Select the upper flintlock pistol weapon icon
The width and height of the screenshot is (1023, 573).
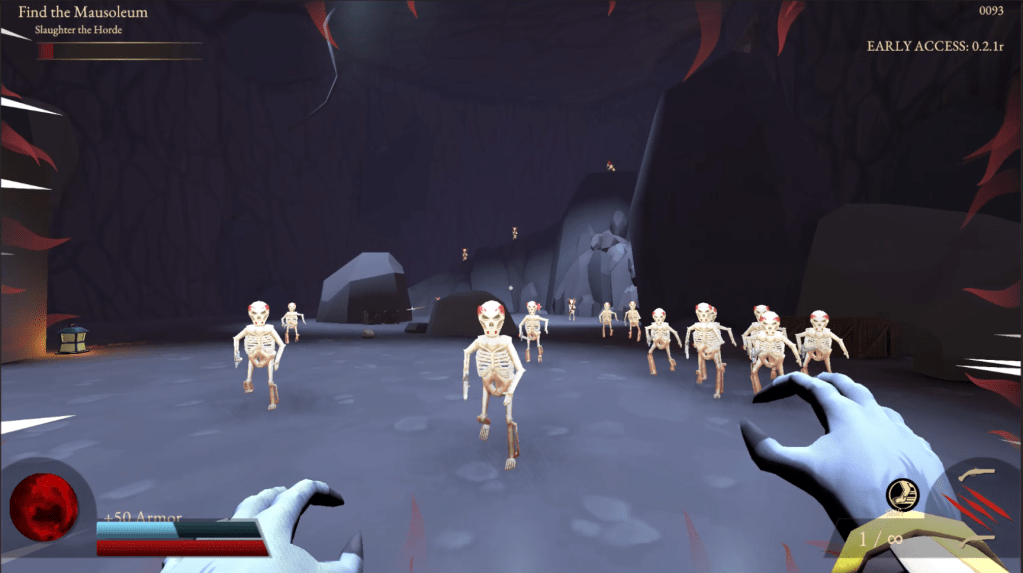(976, 474)
